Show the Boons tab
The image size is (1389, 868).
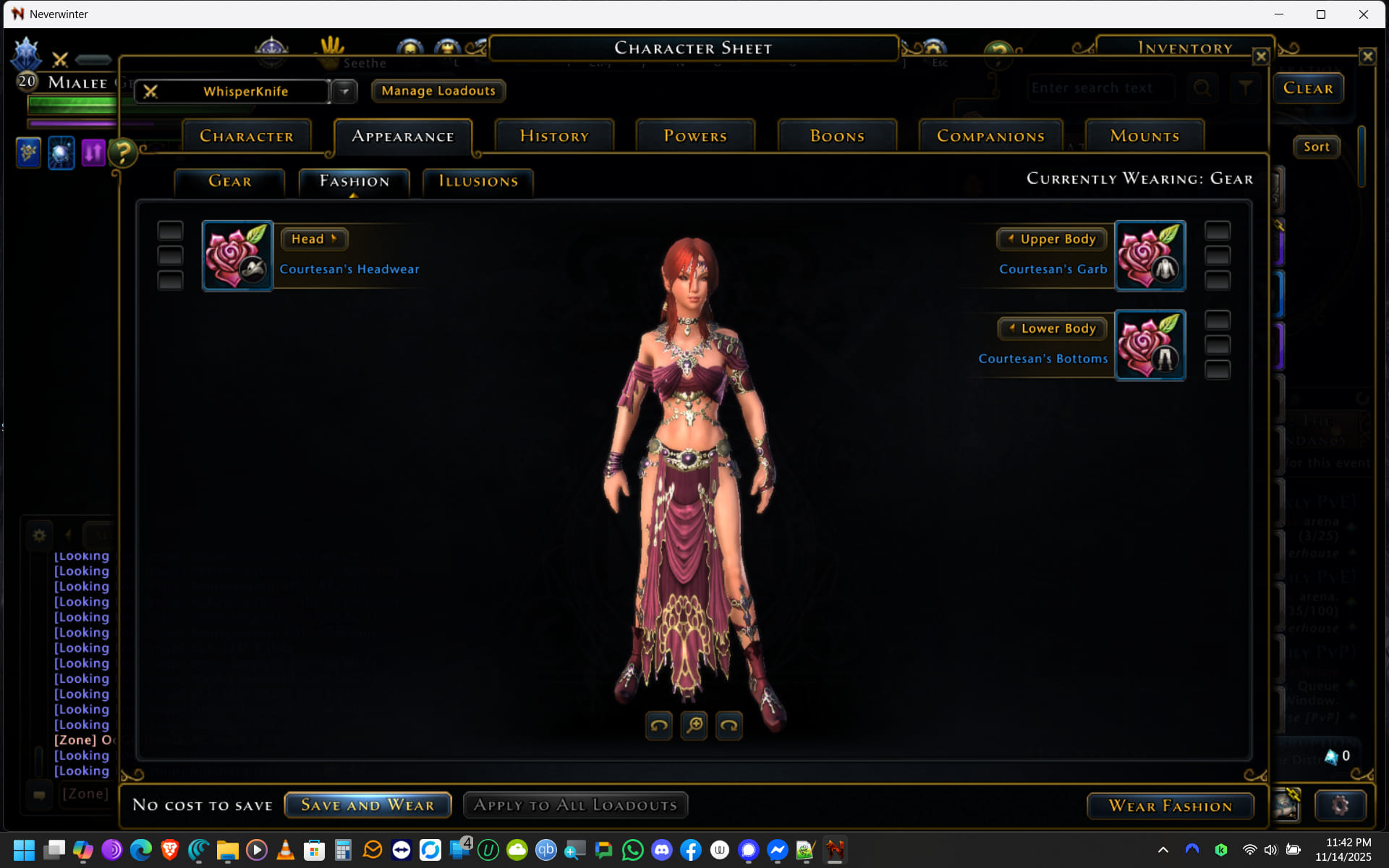click(x=837, y=136)
